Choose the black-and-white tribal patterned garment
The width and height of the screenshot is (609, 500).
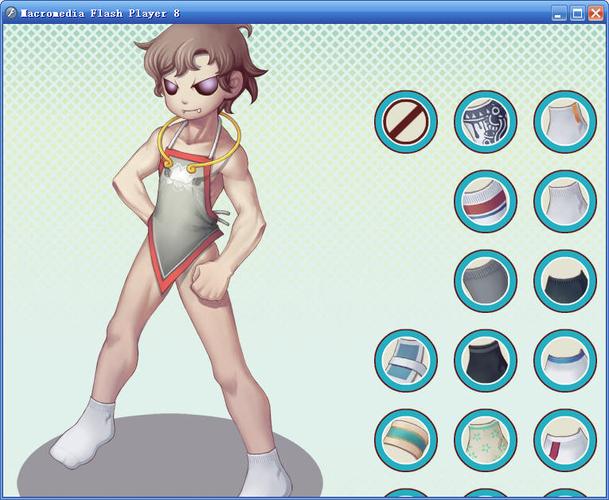tap(485, 122)
